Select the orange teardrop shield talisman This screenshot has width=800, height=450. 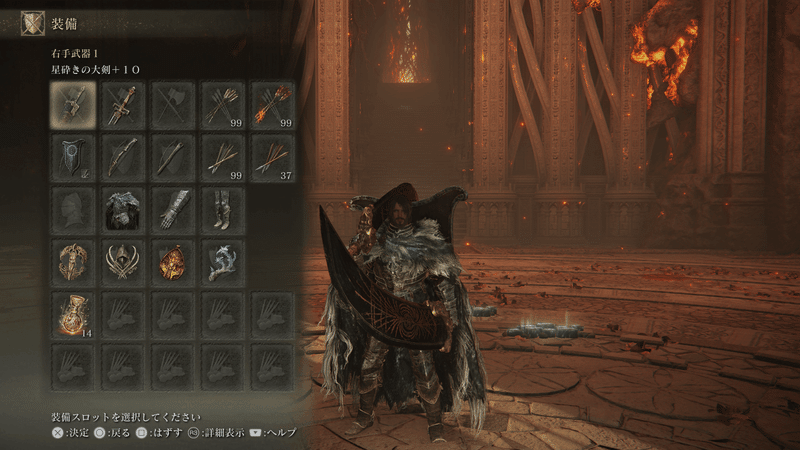pos(173,261)
